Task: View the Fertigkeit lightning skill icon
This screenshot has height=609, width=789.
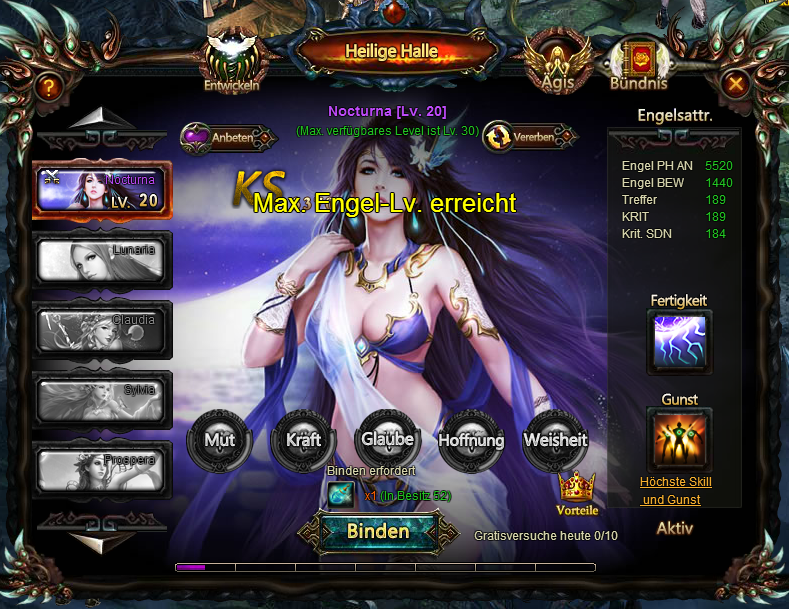Action: (x=680, y=342)
